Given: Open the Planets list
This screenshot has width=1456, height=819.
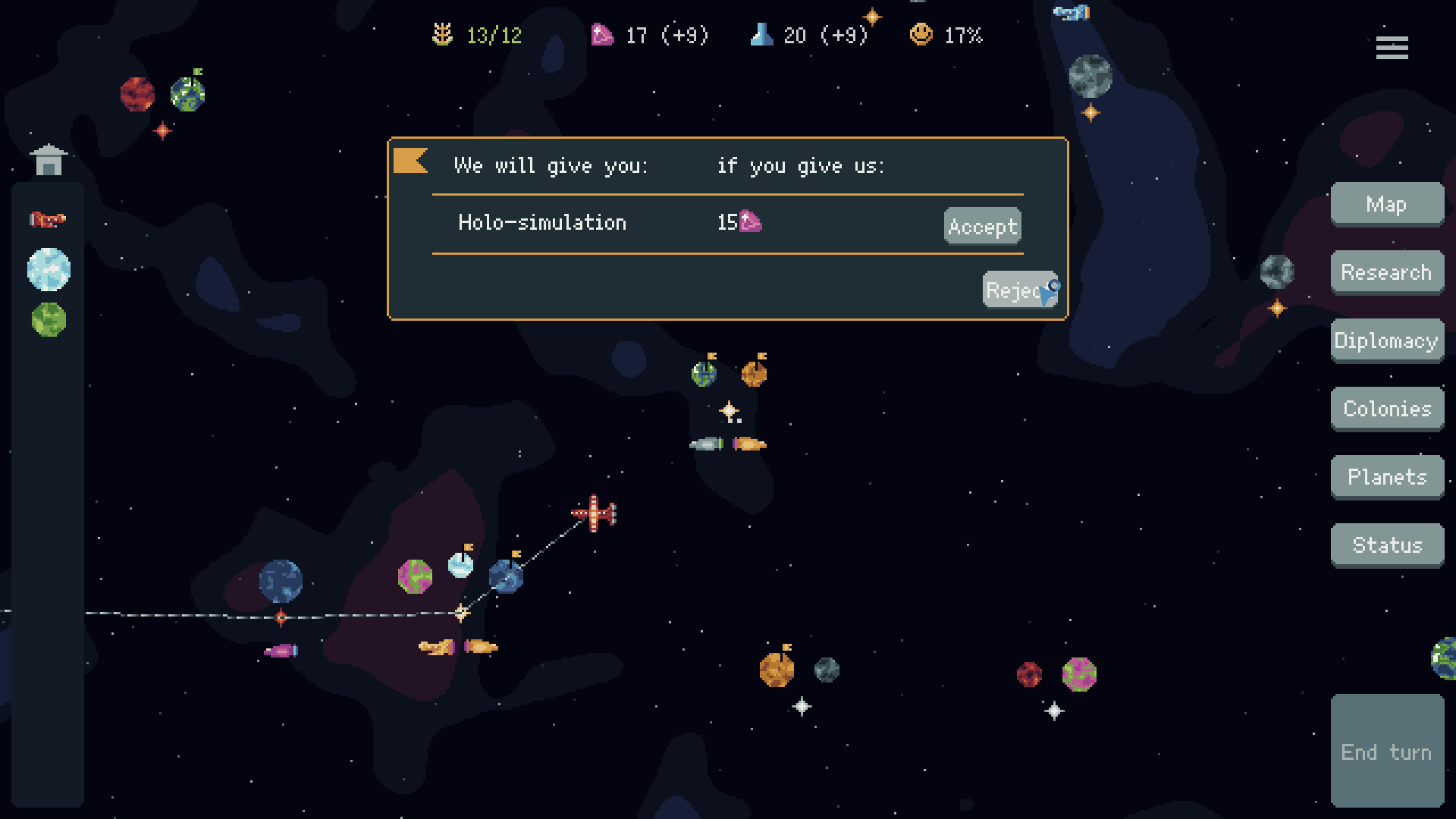Looking at the screenshot, I should [x=1387, y=476].
